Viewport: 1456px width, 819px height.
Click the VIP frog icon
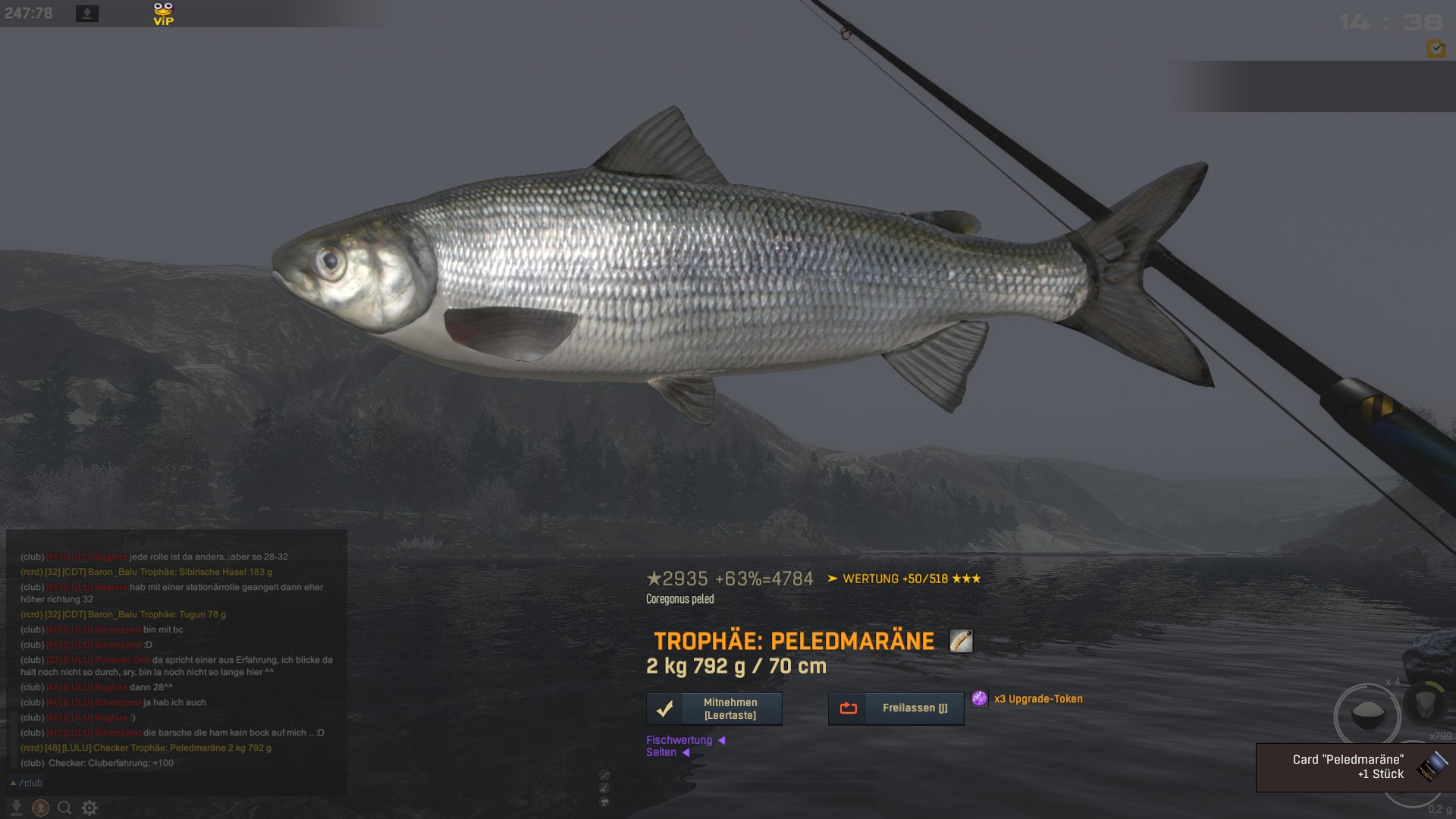(x=163, y=14)
